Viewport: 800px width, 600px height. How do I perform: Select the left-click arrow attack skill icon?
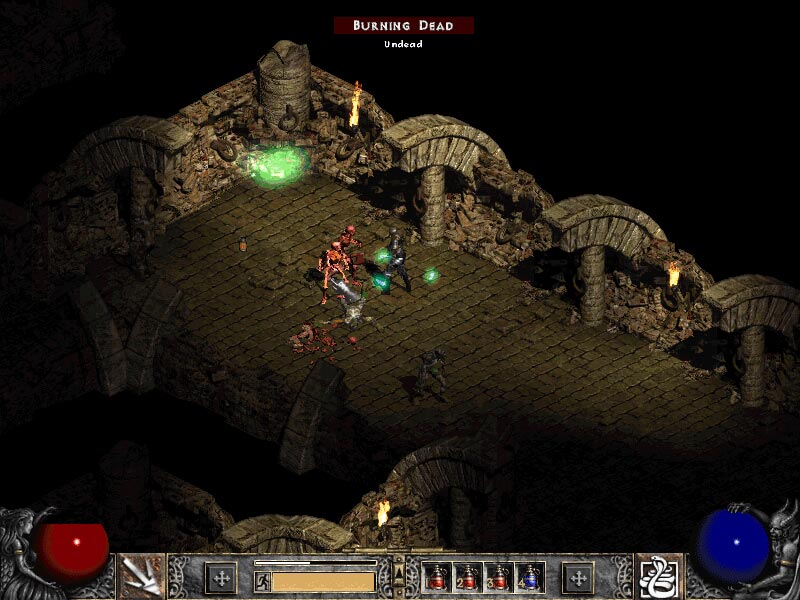(141, 576)
